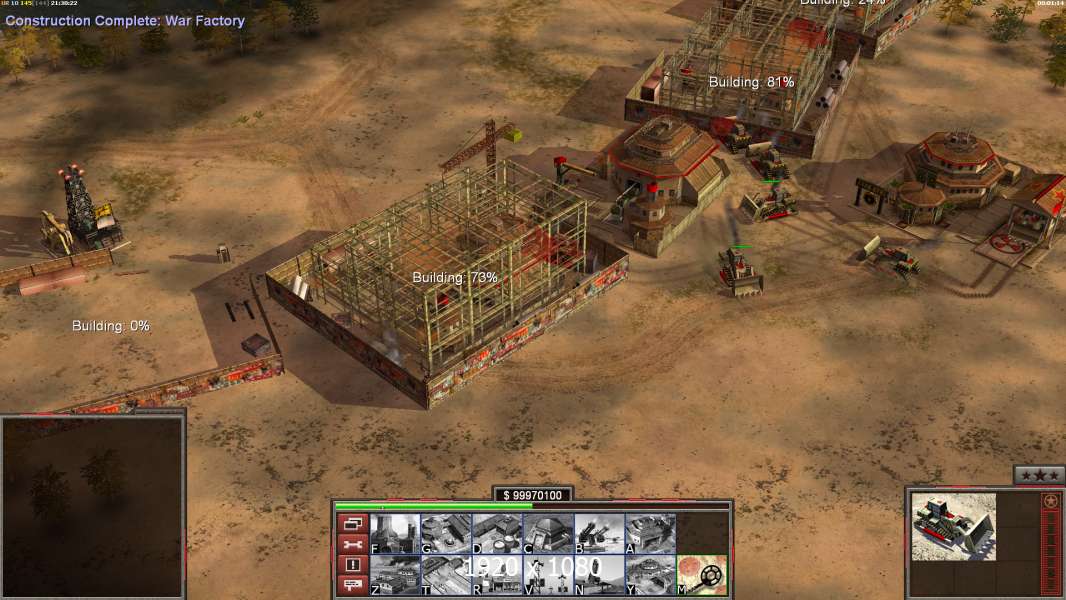Viewport: 1066px width, 600px height.
Task: Open the red communicator button
Action: (352, 586)
